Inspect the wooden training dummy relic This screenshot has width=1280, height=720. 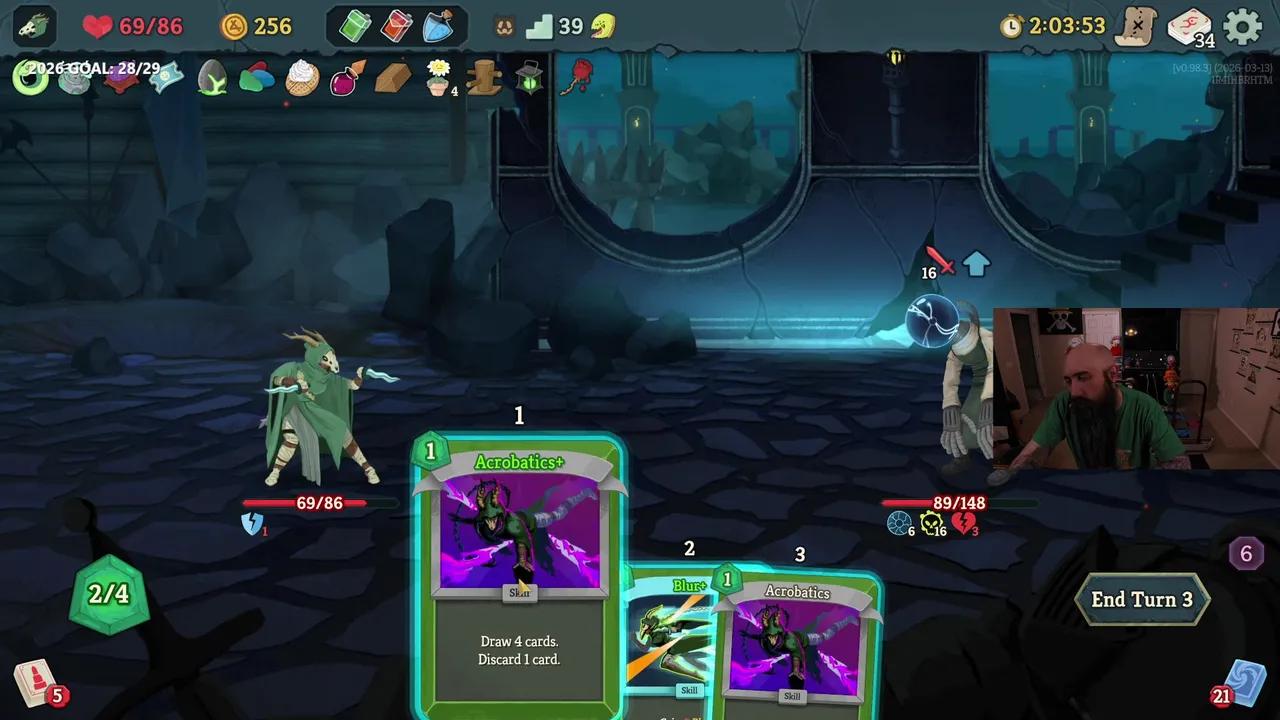[484, 77]
